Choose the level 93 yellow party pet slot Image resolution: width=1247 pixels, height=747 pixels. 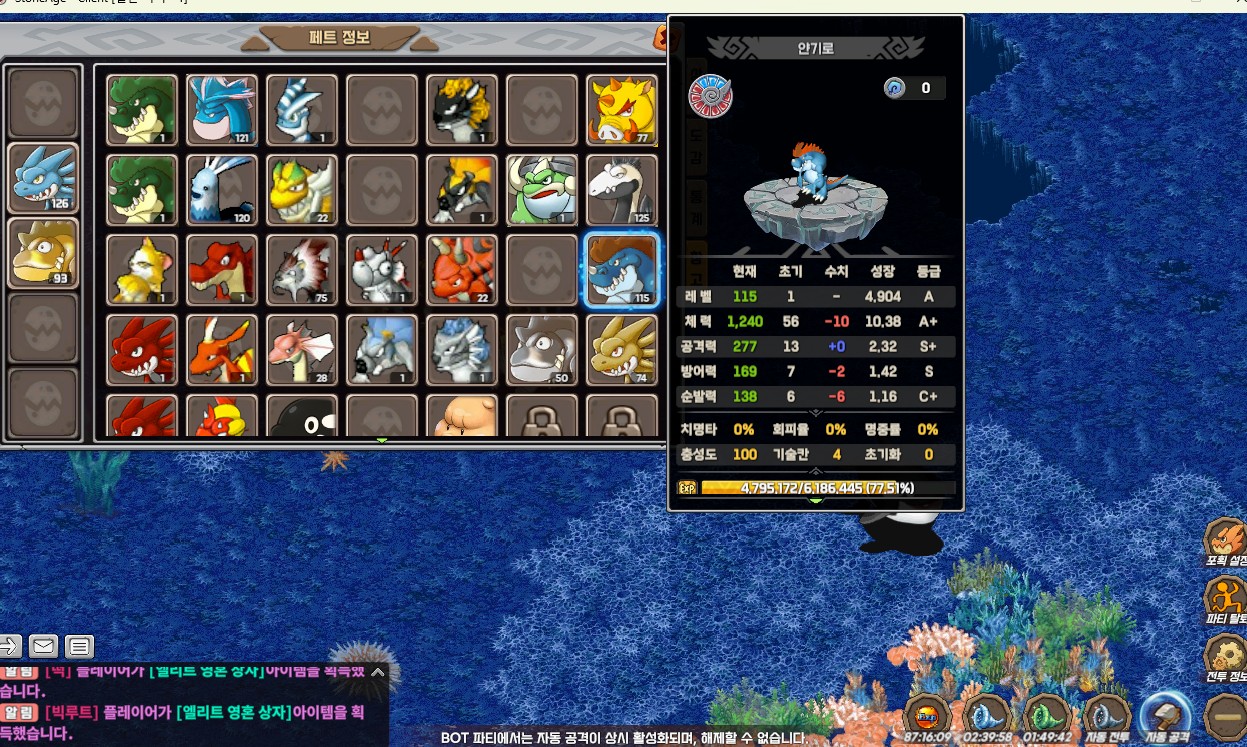pos(44,253)
